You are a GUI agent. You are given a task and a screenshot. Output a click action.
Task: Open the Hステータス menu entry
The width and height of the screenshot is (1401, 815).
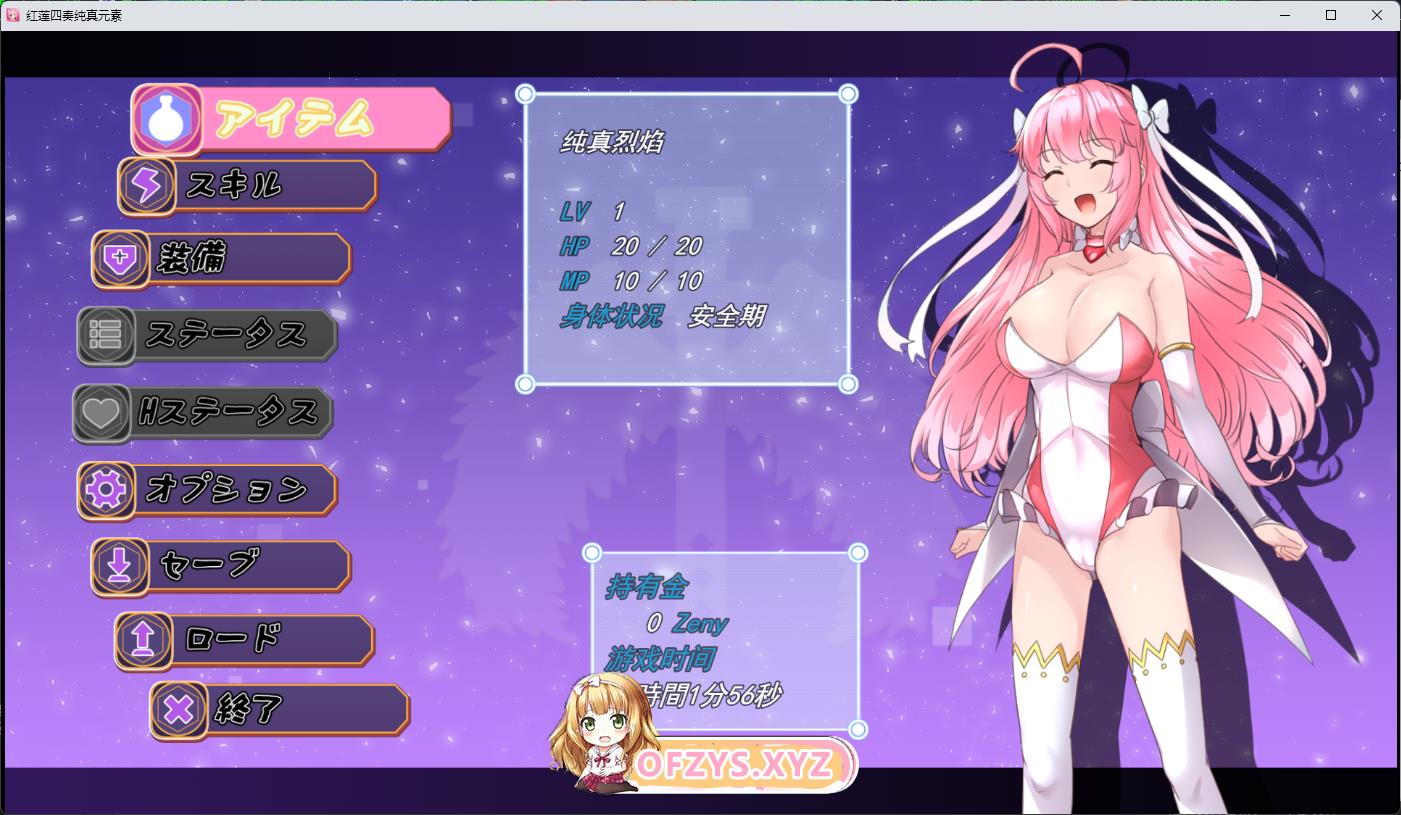pos(203,412)
